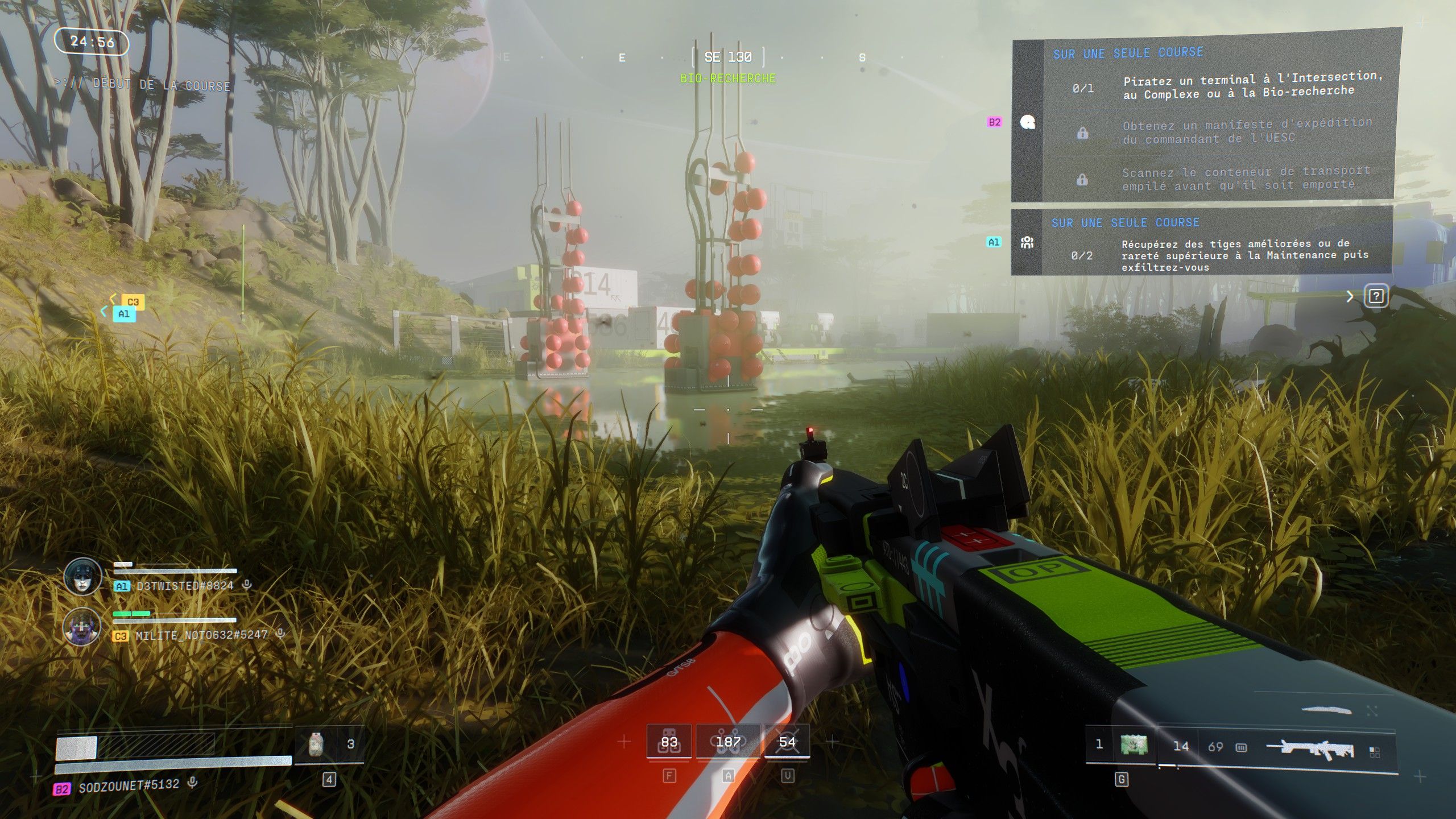Activate the ability showing 54 cooldown
Screen dimensions: 1456x819
point(787,742)
